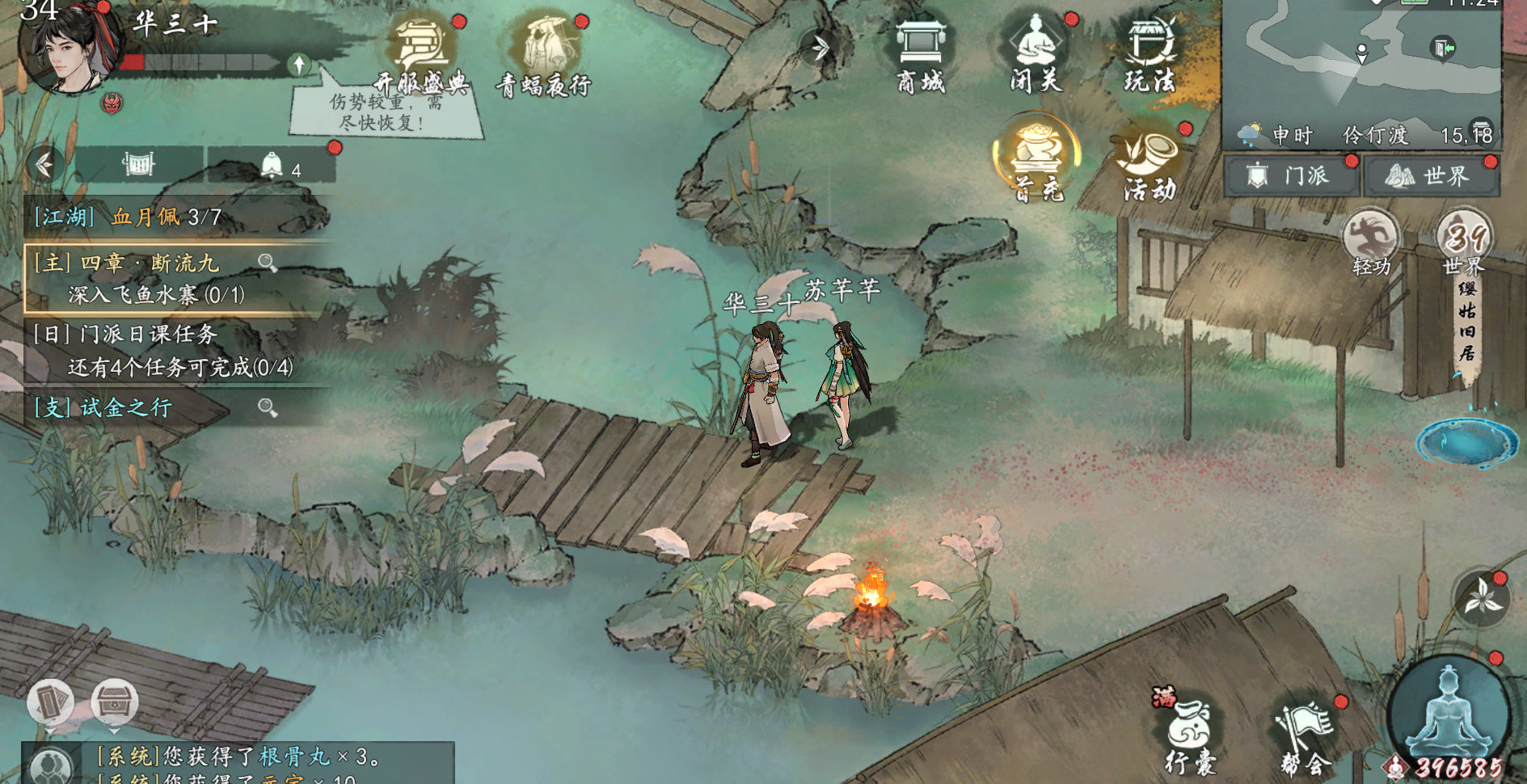Screen dimensions: 1527x784
Task: Open the 玩法 gameplay menu
Action: point(1149,53)
